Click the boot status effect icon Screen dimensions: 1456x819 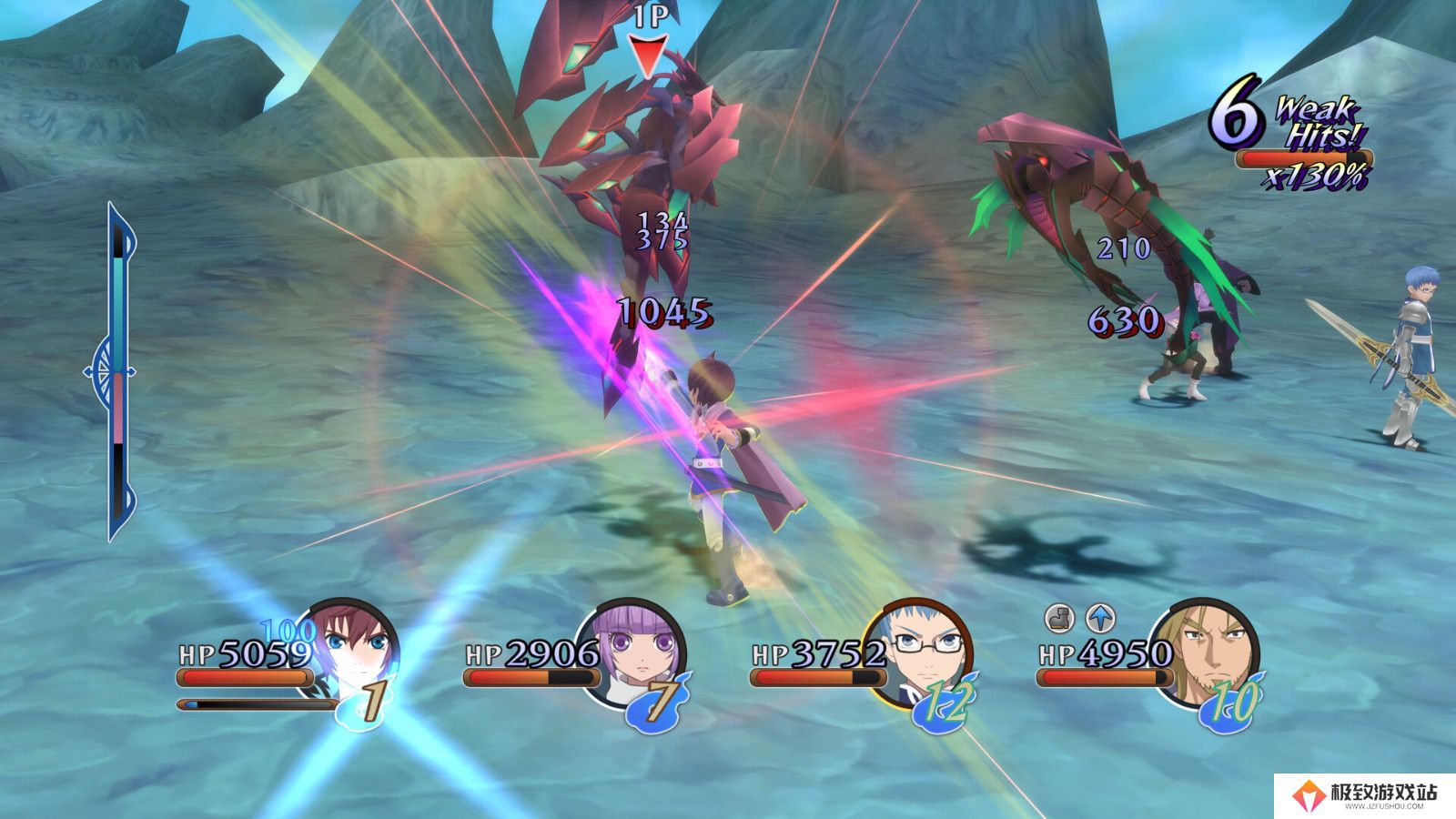1058,619
